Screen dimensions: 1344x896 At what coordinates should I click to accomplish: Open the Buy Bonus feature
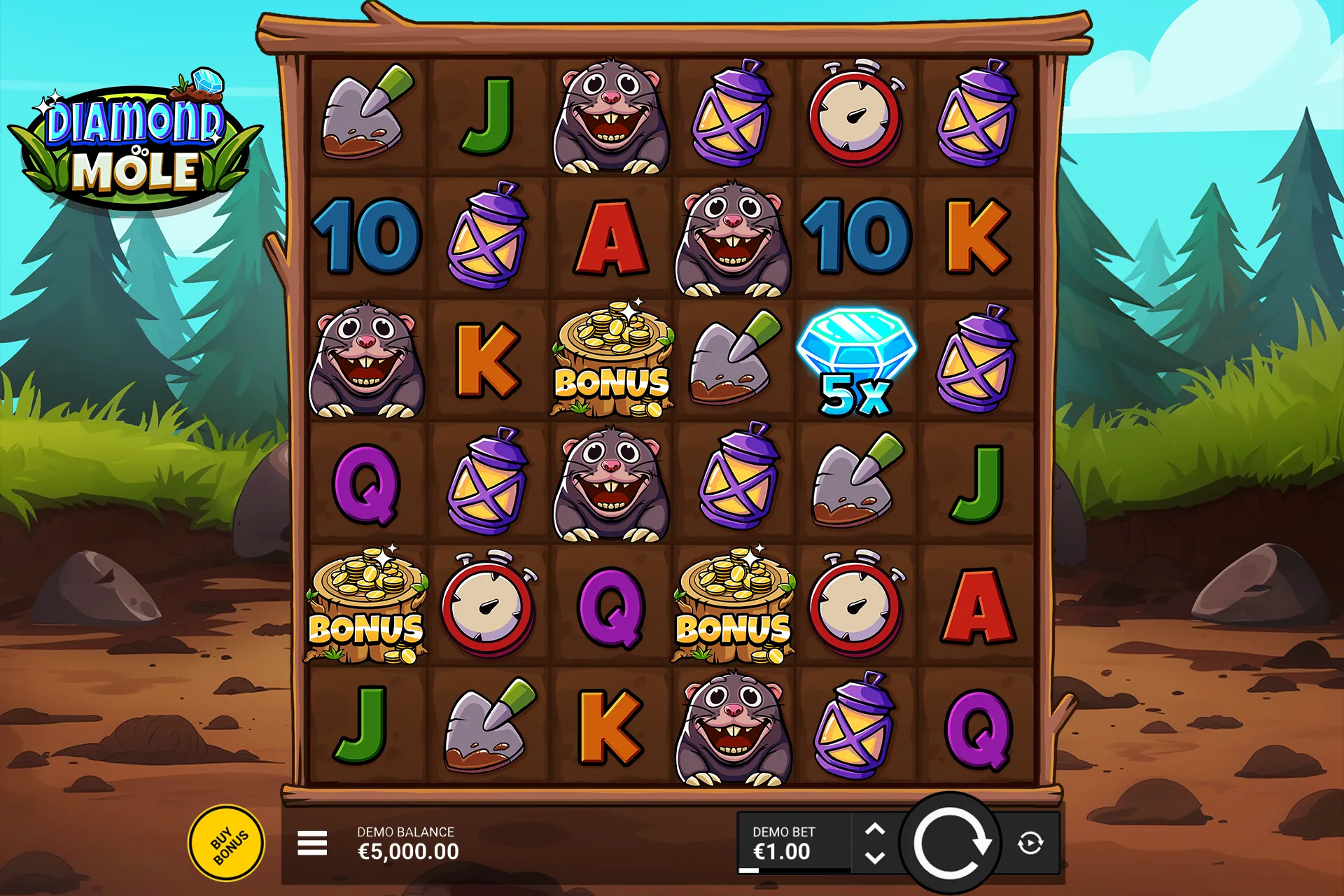(227, 843)
